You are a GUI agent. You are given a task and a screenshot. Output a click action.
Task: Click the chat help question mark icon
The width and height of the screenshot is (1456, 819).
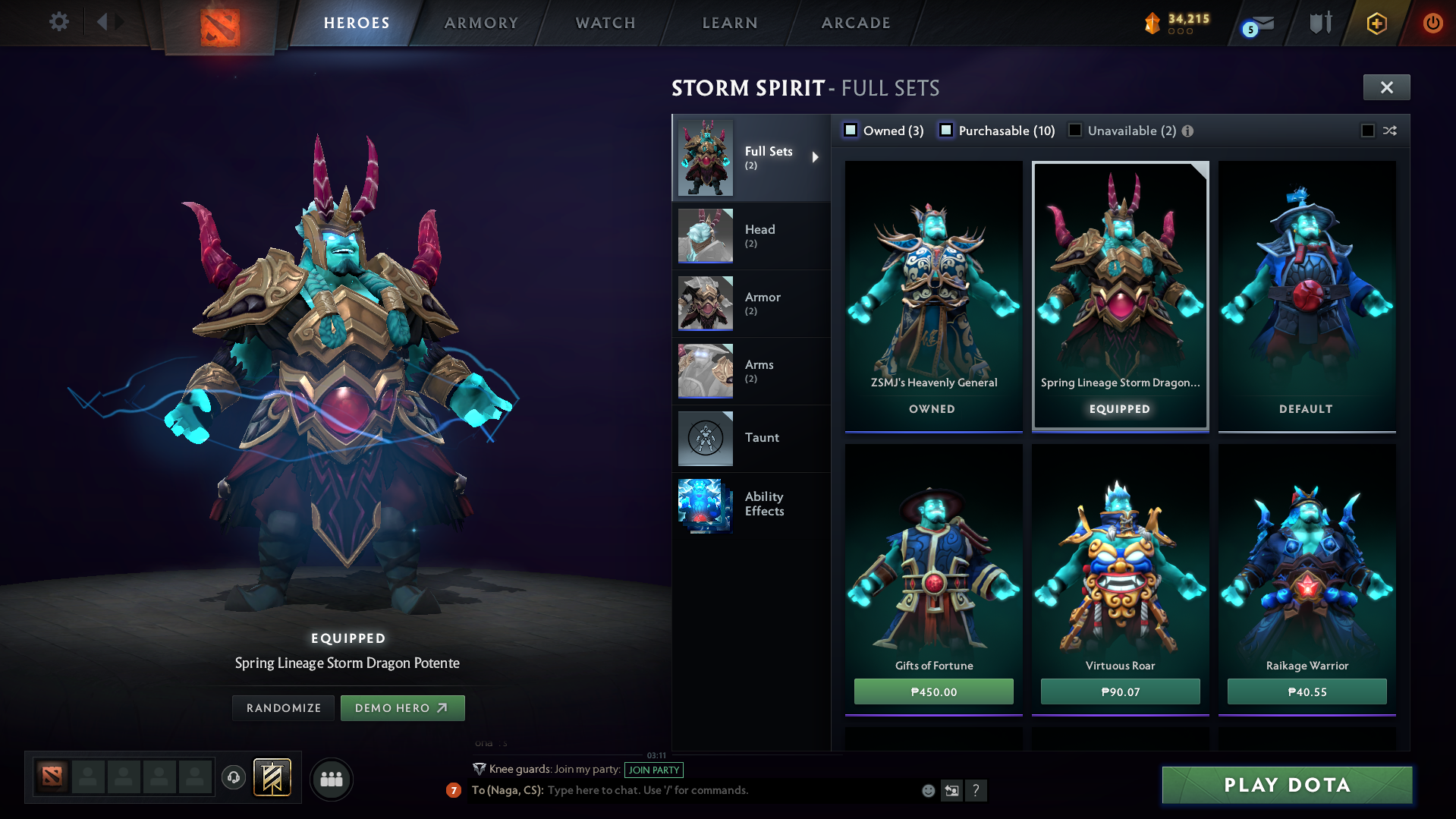point(976,790)
